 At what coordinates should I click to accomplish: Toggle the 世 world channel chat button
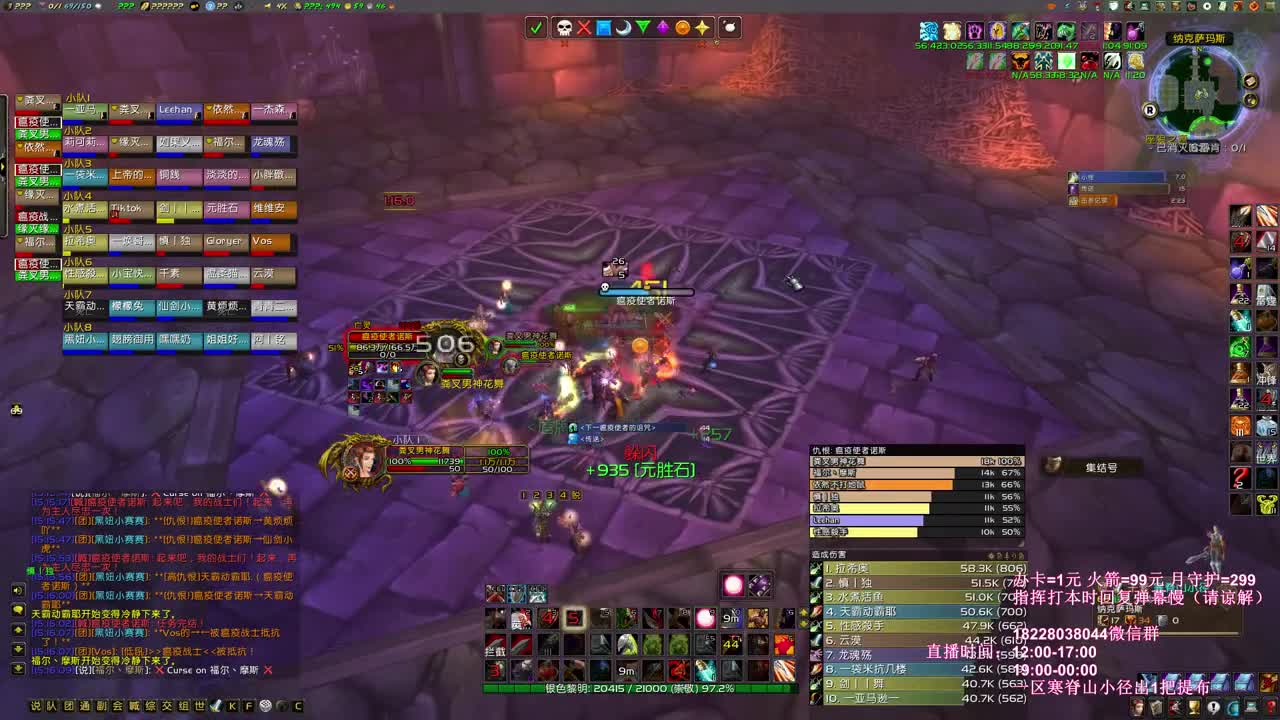[x=199, y=704]
